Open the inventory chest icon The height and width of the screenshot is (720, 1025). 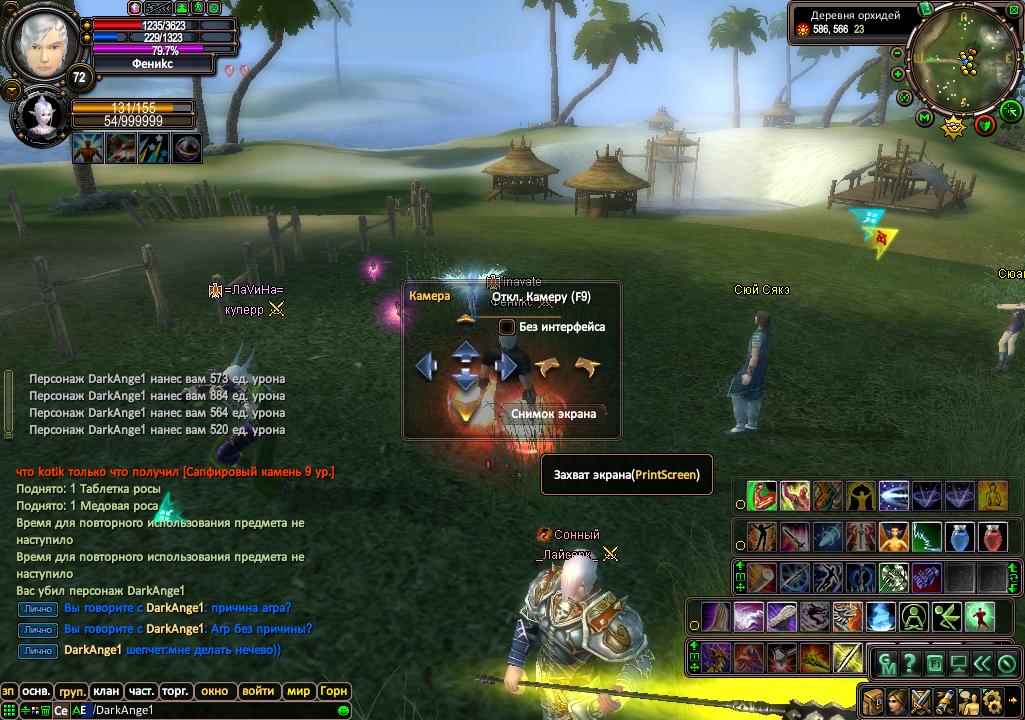click(x=873, y=701)
